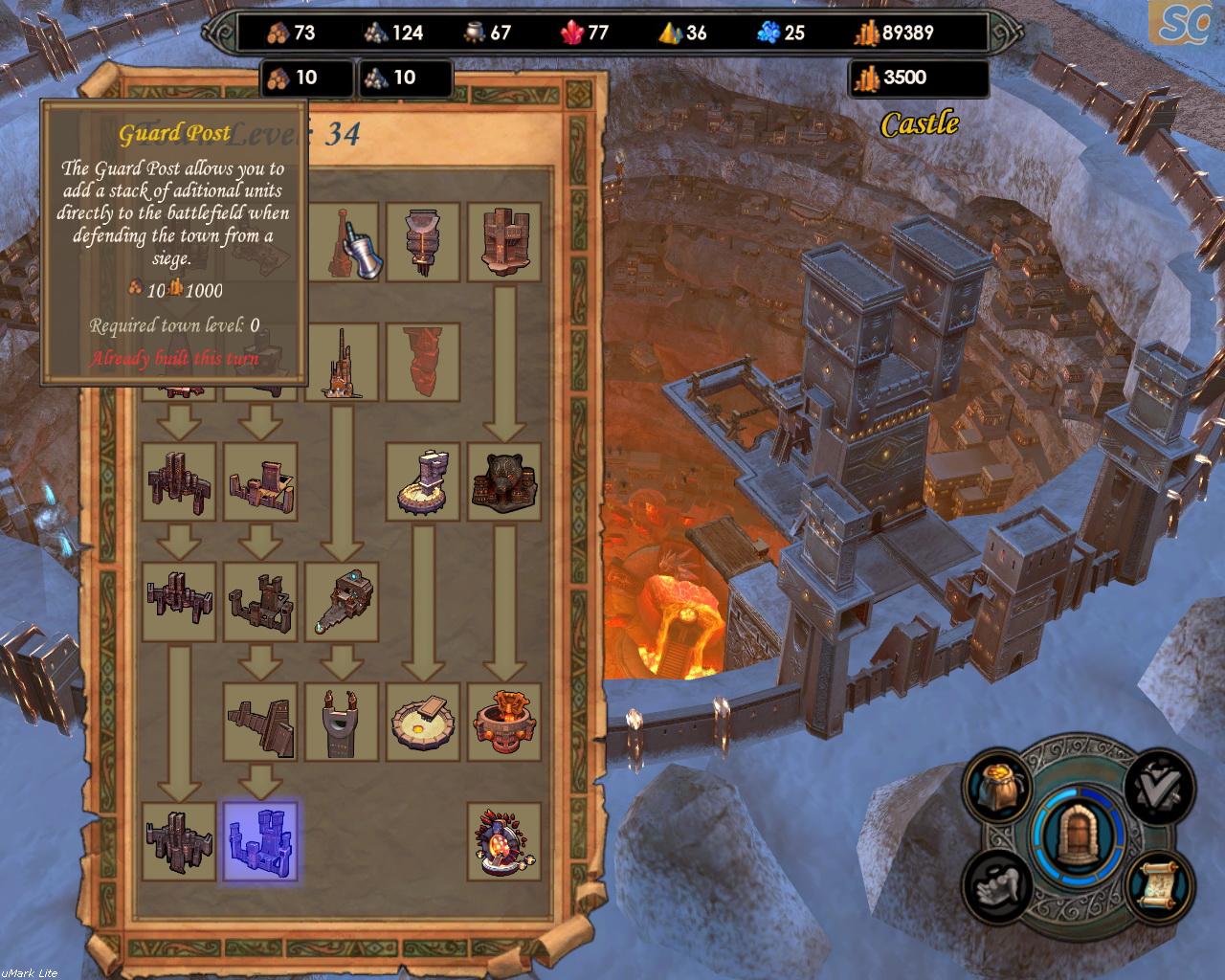This screenshot has width=1225, height=980.
Task: Select the highlighted blue Castle building
Action: click(260, 841)
